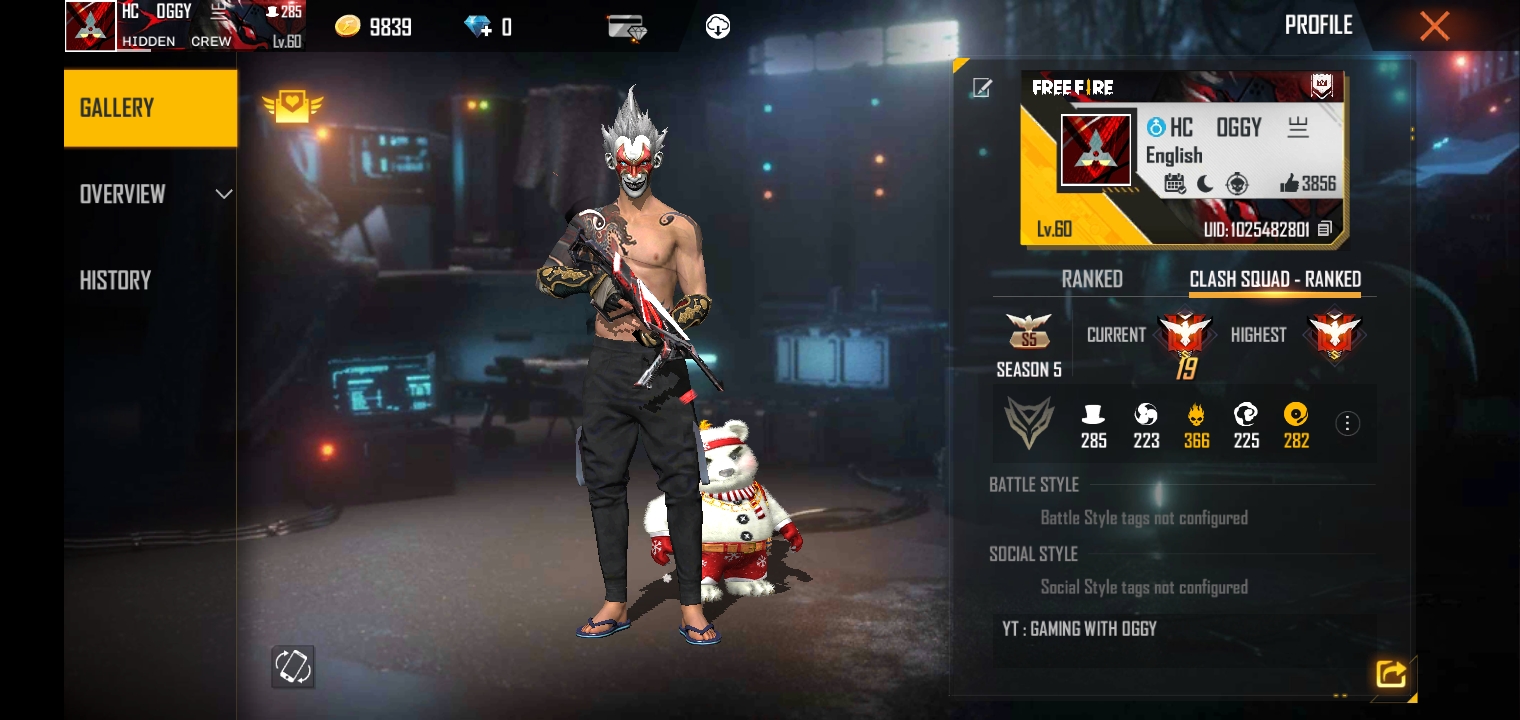Share profile using the yellow share button

click(1390, 673)
